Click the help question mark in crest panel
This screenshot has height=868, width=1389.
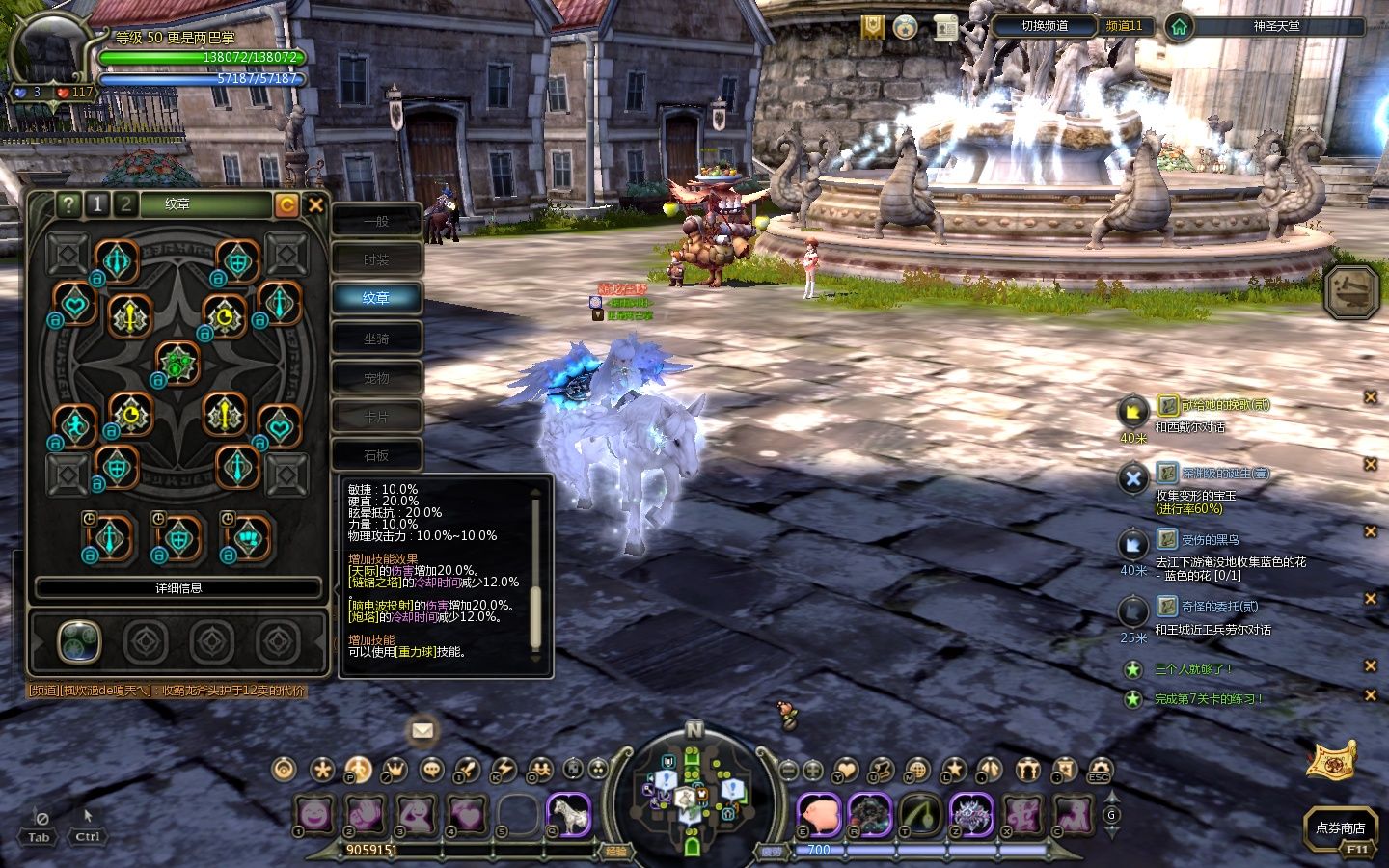click(68, 204)
